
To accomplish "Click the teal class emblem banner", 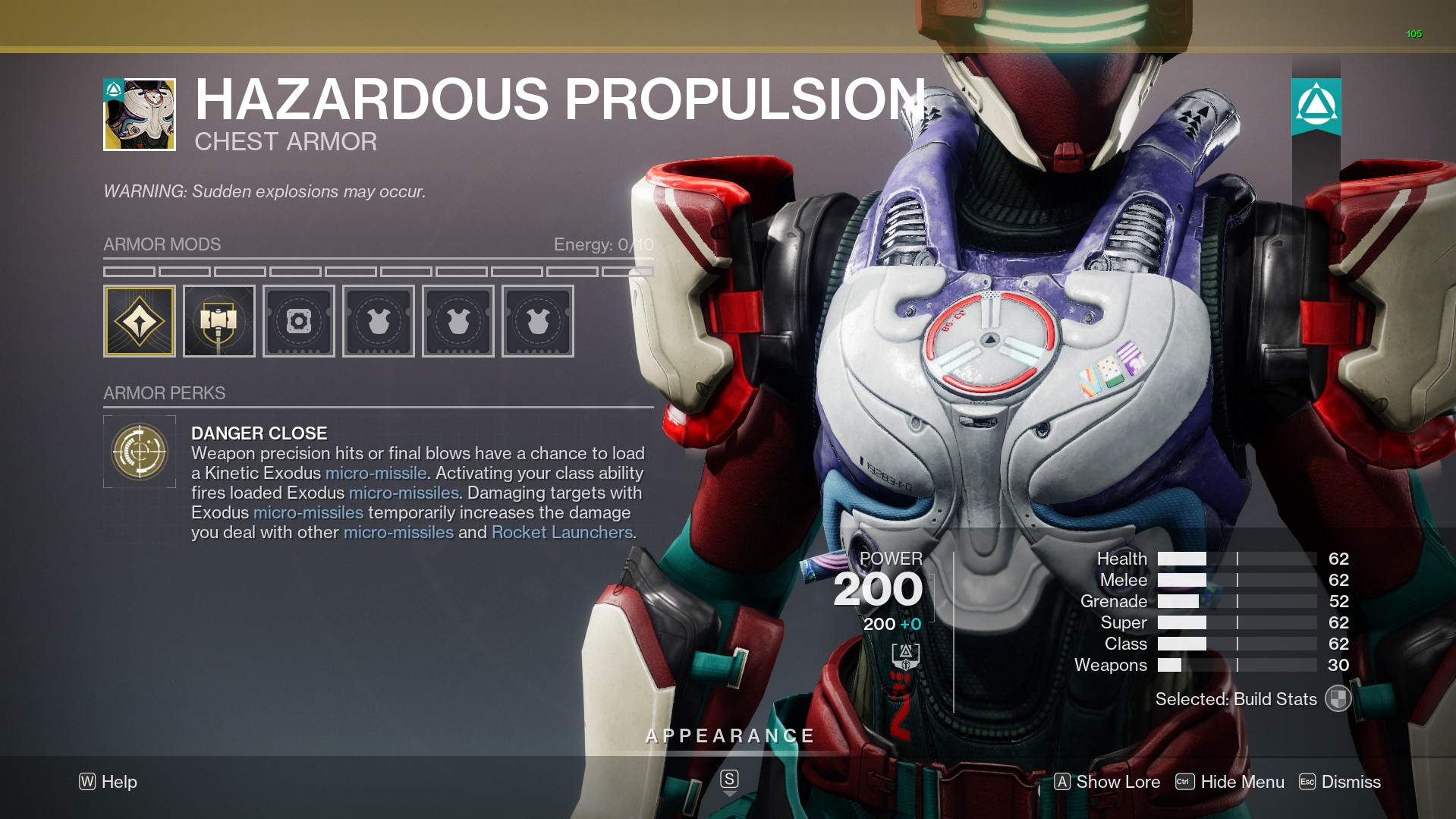I will coord(1316,106).
